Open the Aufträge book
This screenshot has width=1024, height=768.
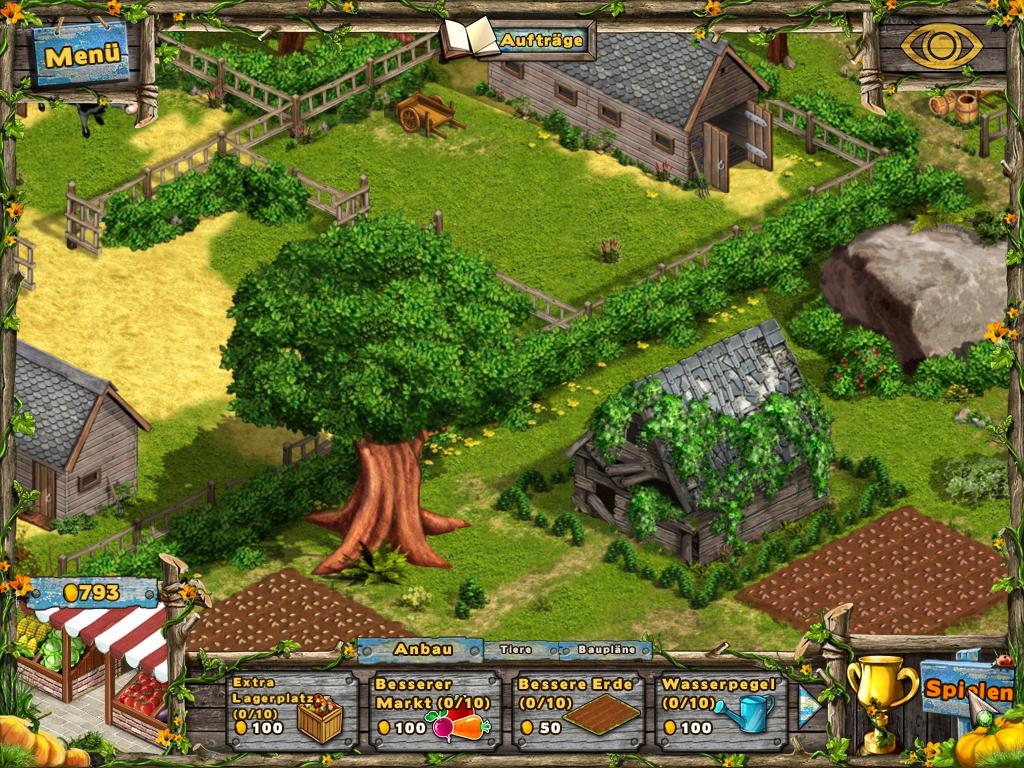tap(518, 41)
